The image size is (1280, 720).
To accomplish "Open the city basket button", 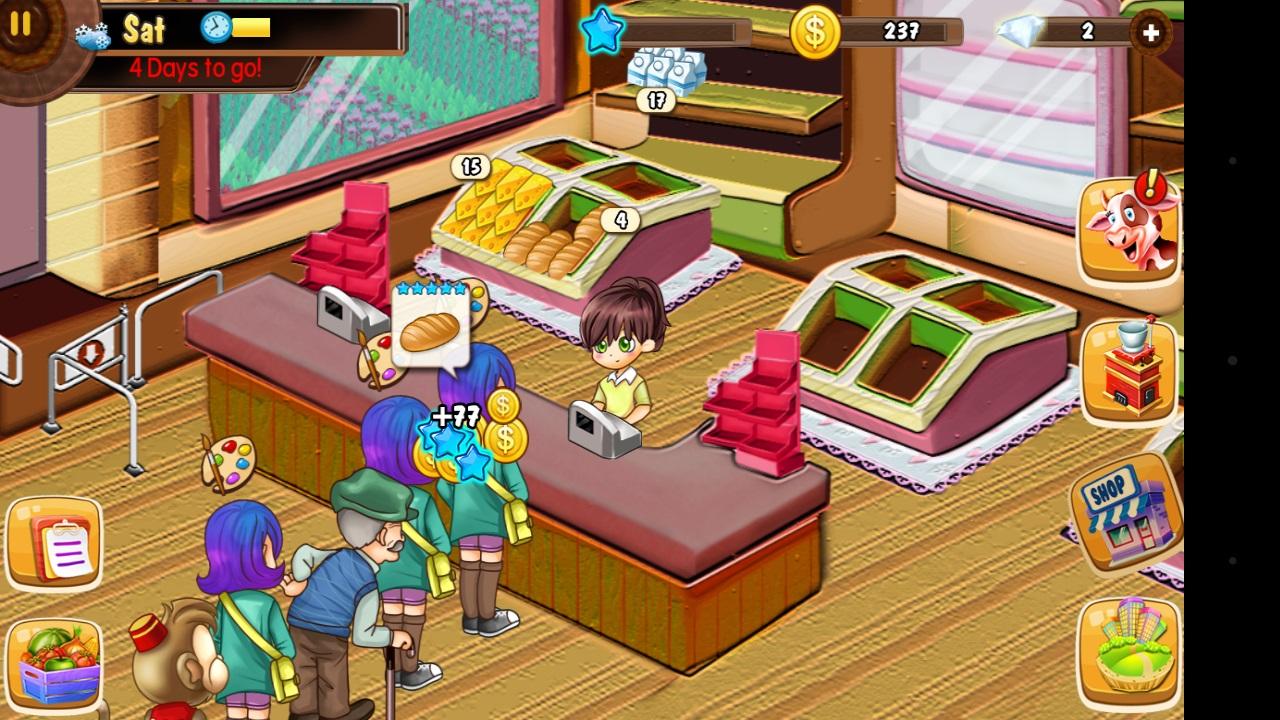I will click(1129, 651).
